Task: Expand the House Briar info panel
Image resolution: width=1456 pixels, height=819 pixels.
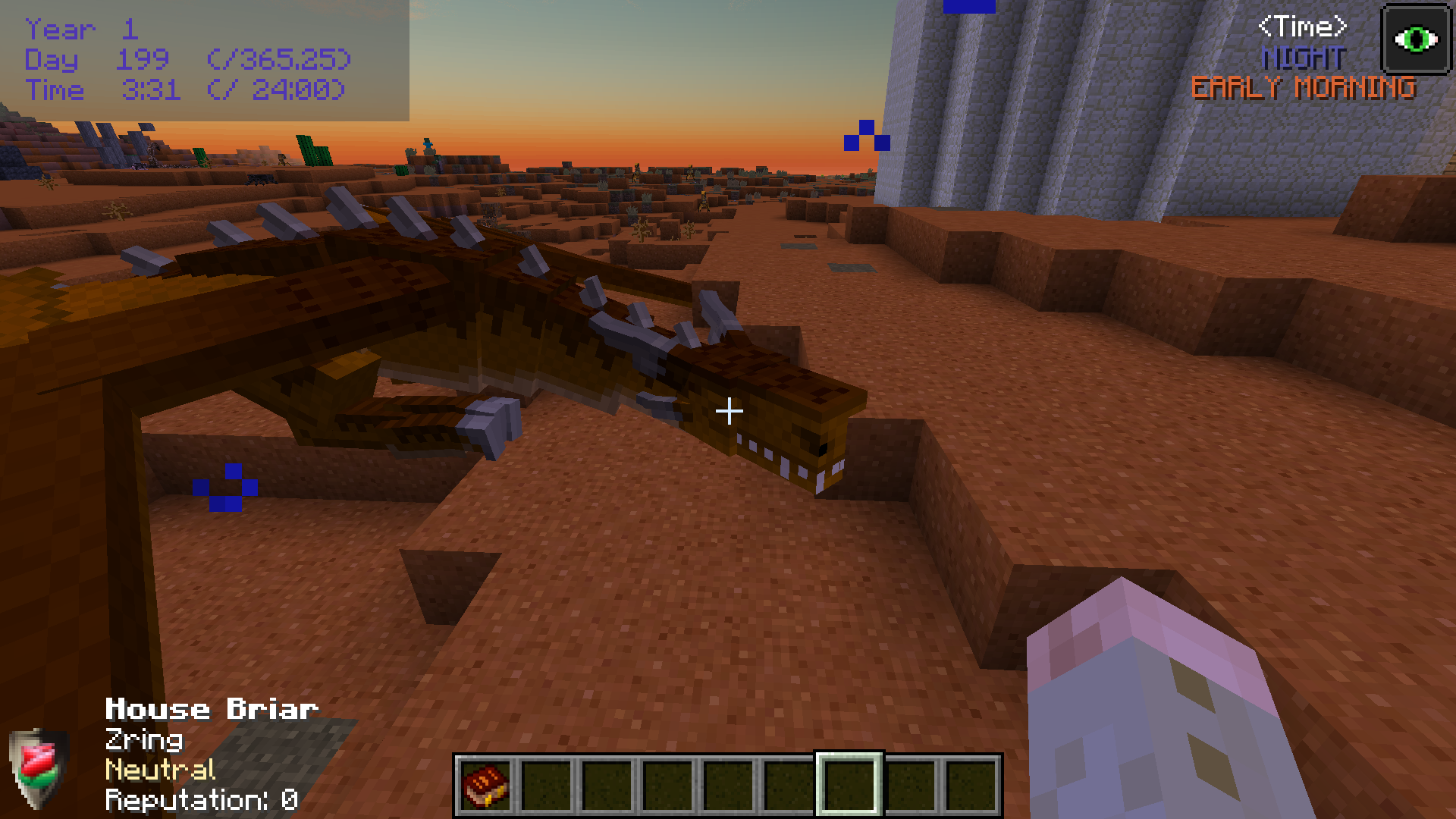Action: [x=210, y=709]
